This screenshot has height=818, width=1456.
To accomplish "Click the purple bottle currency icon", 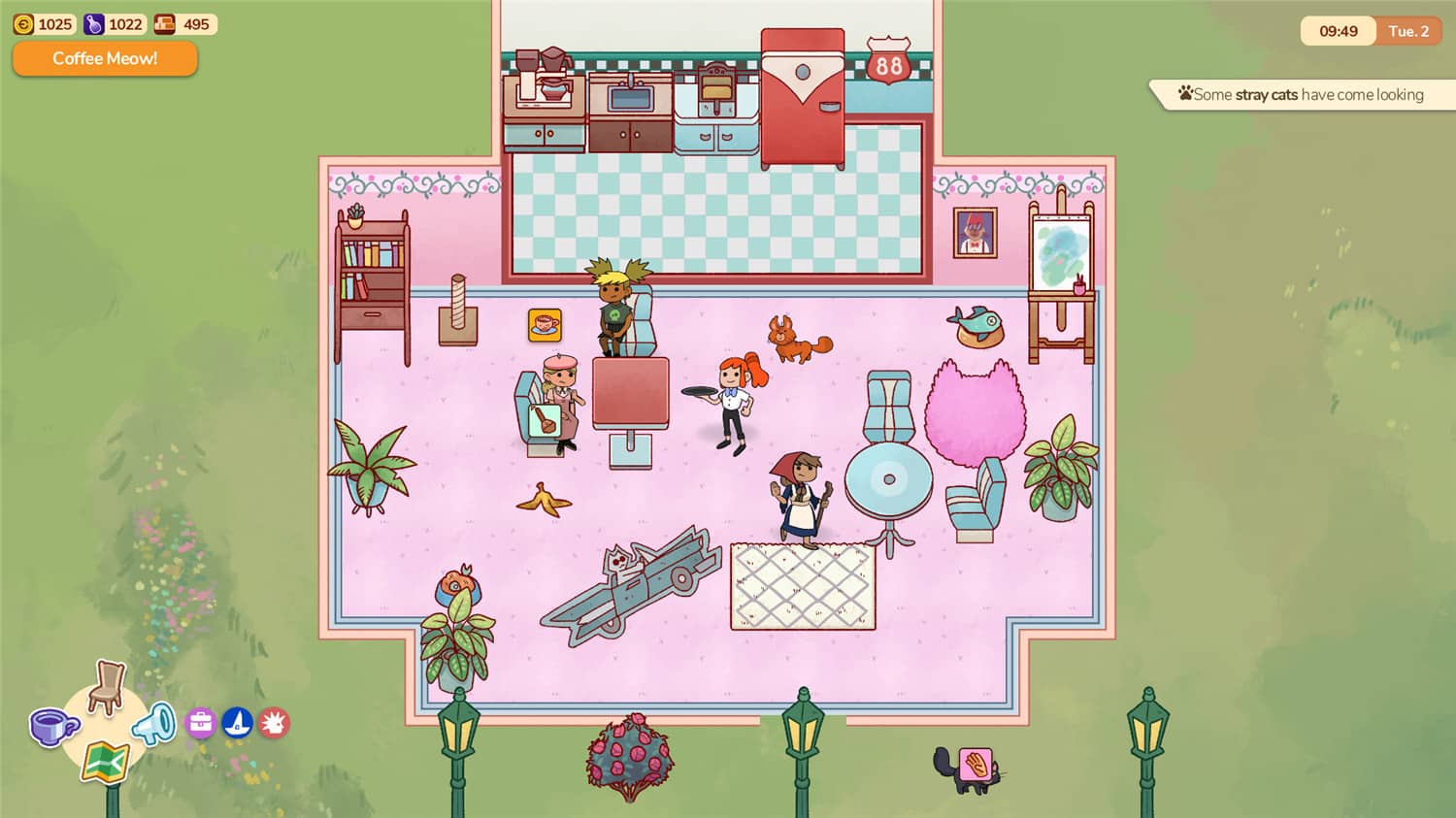I will (94, 23).
